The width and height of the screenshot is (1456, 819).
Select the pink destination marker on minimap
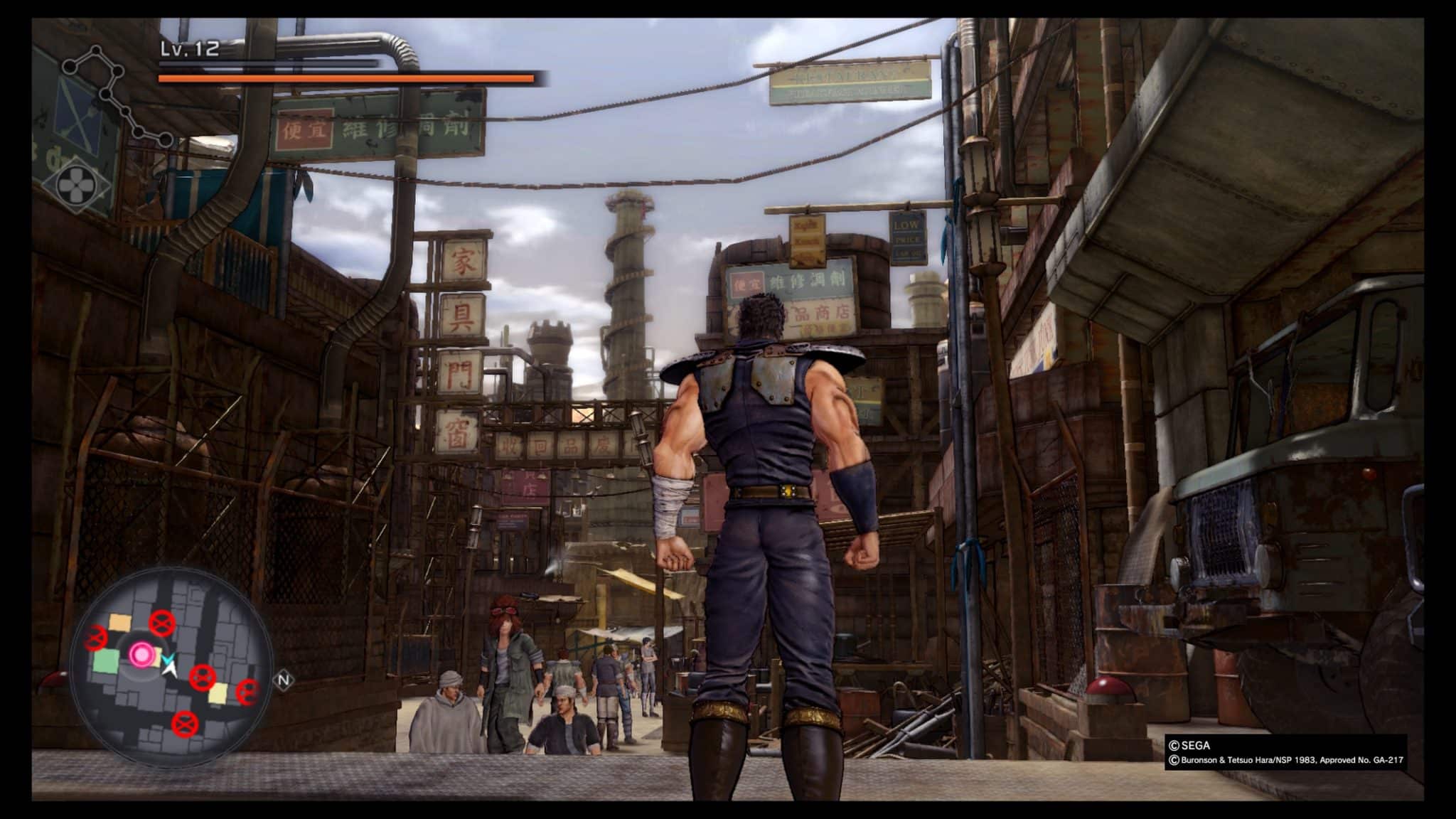pos(141,653)
